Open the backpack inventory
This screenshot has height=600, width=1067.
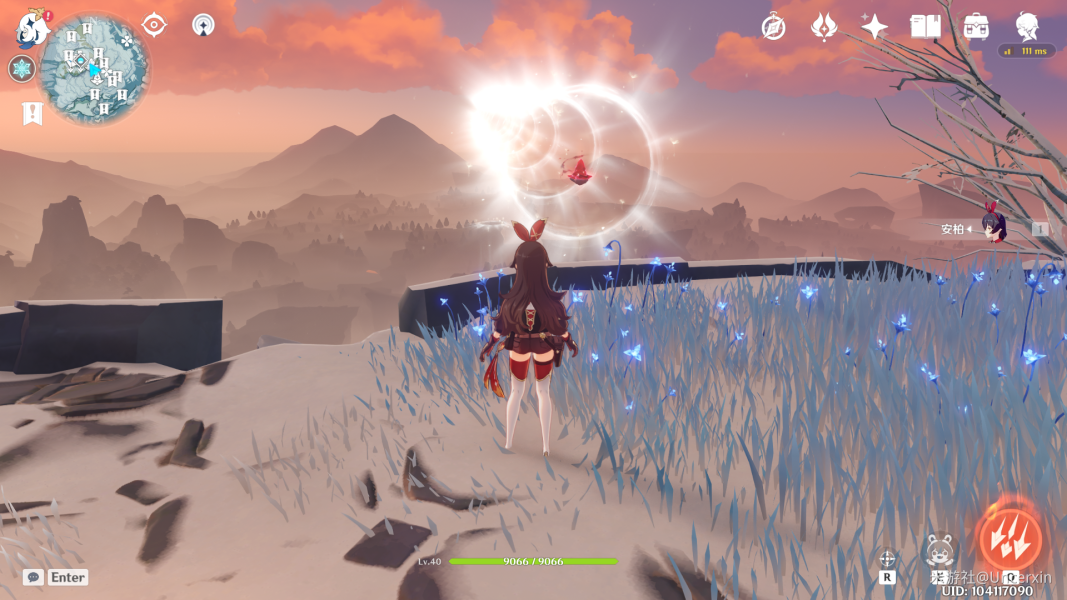977,27
